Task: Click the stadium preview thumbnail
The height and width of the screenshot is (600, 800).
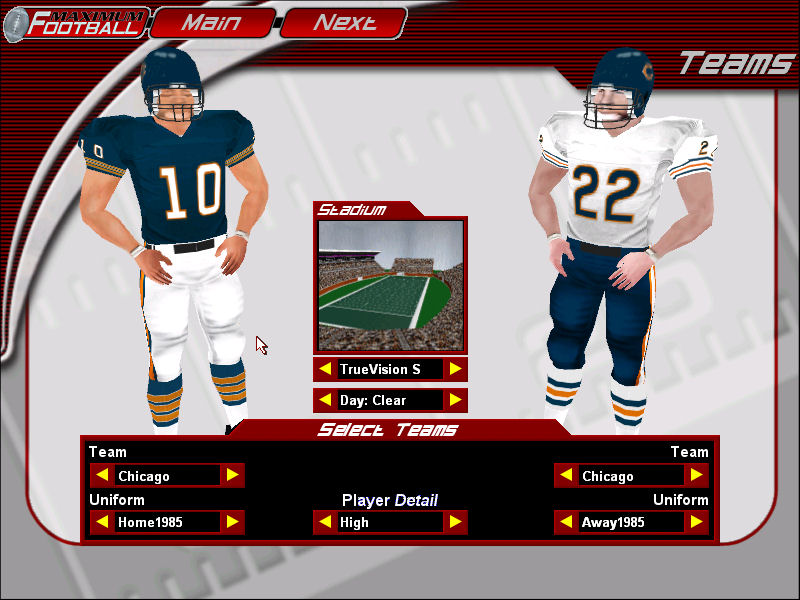Action: point(390,286)
